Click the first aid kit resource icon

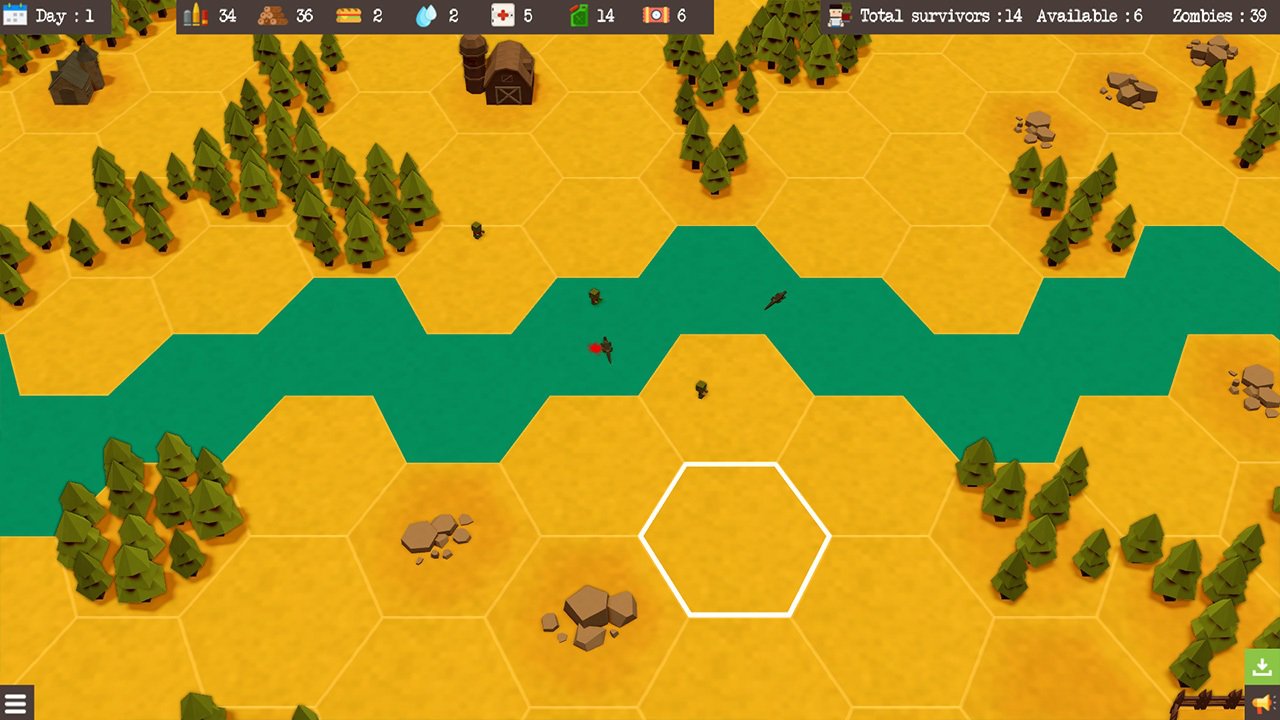click(x=502, y=16)
